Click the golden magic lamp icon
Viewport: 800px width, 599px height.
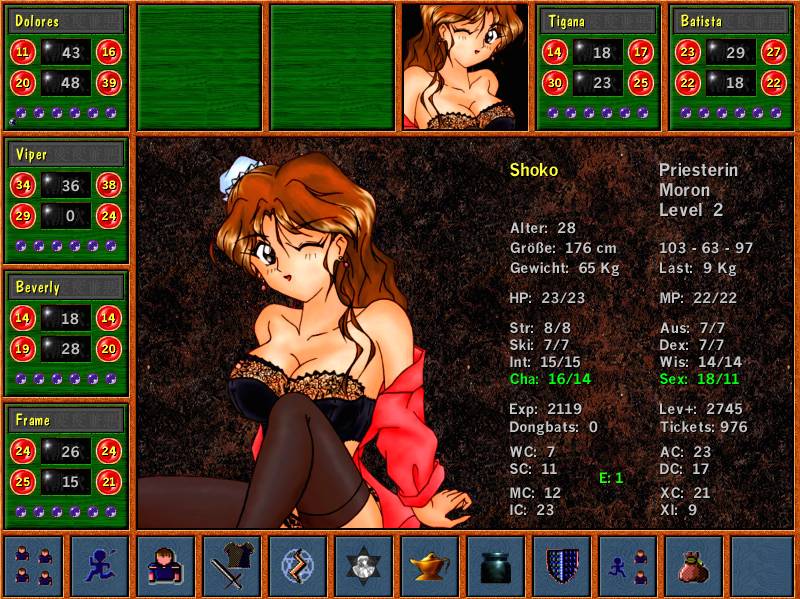click(430, 566)
